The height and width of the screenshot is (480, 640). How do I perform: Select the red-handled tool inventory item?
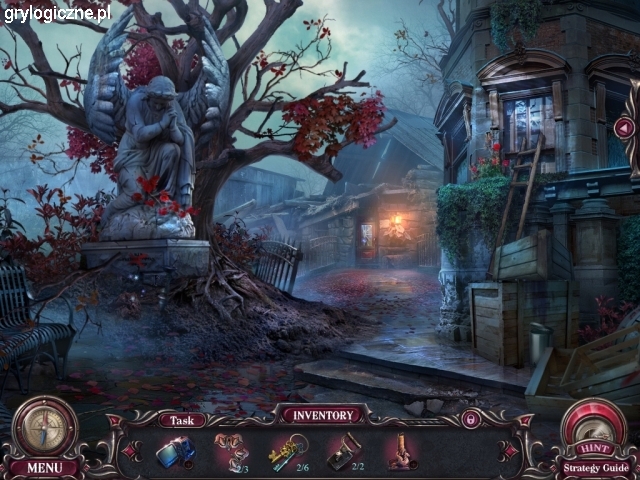coord(402,451)
